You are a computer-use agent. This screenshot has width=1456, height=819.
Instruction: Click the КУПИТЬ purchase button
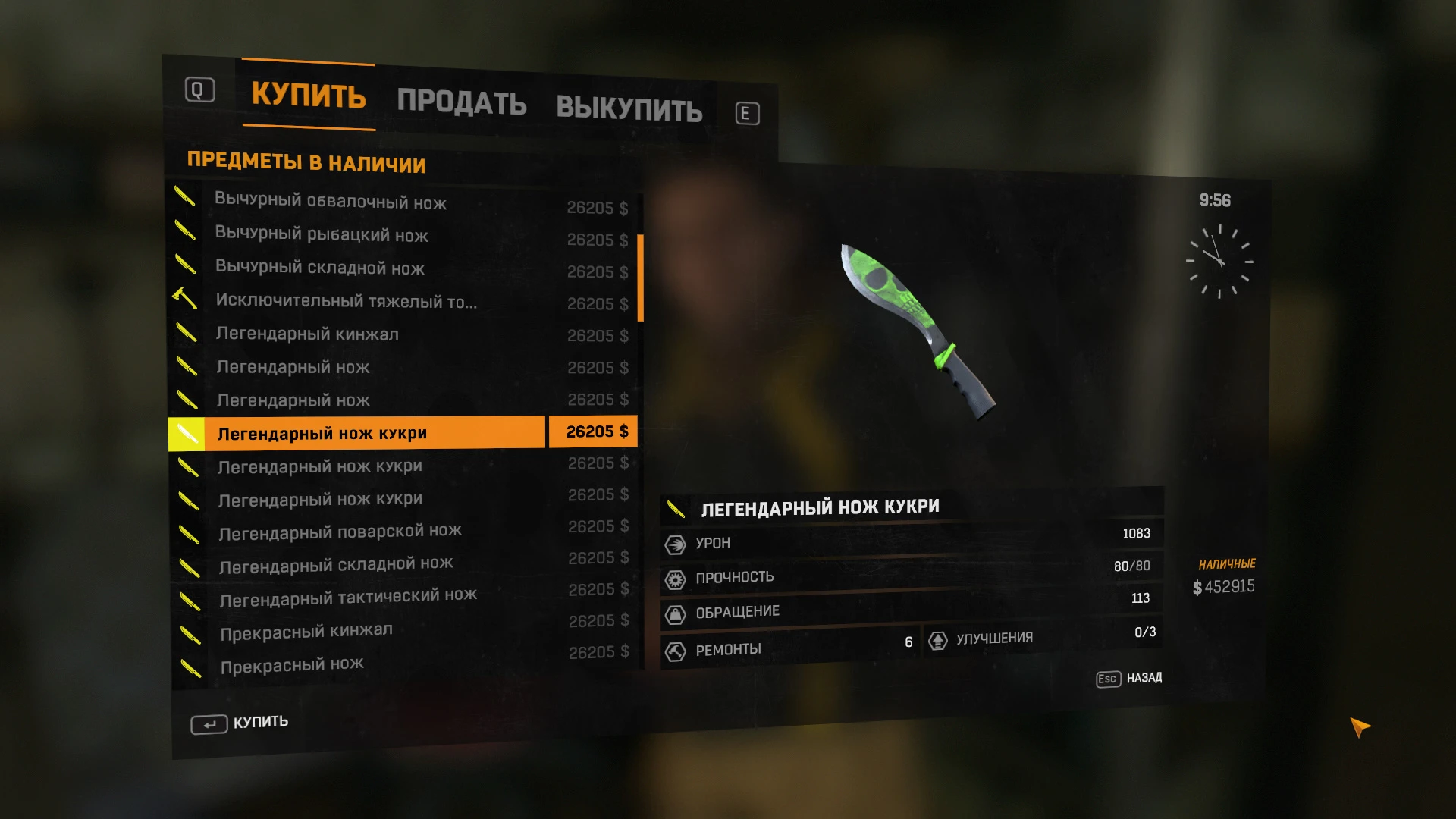[238, 722]
